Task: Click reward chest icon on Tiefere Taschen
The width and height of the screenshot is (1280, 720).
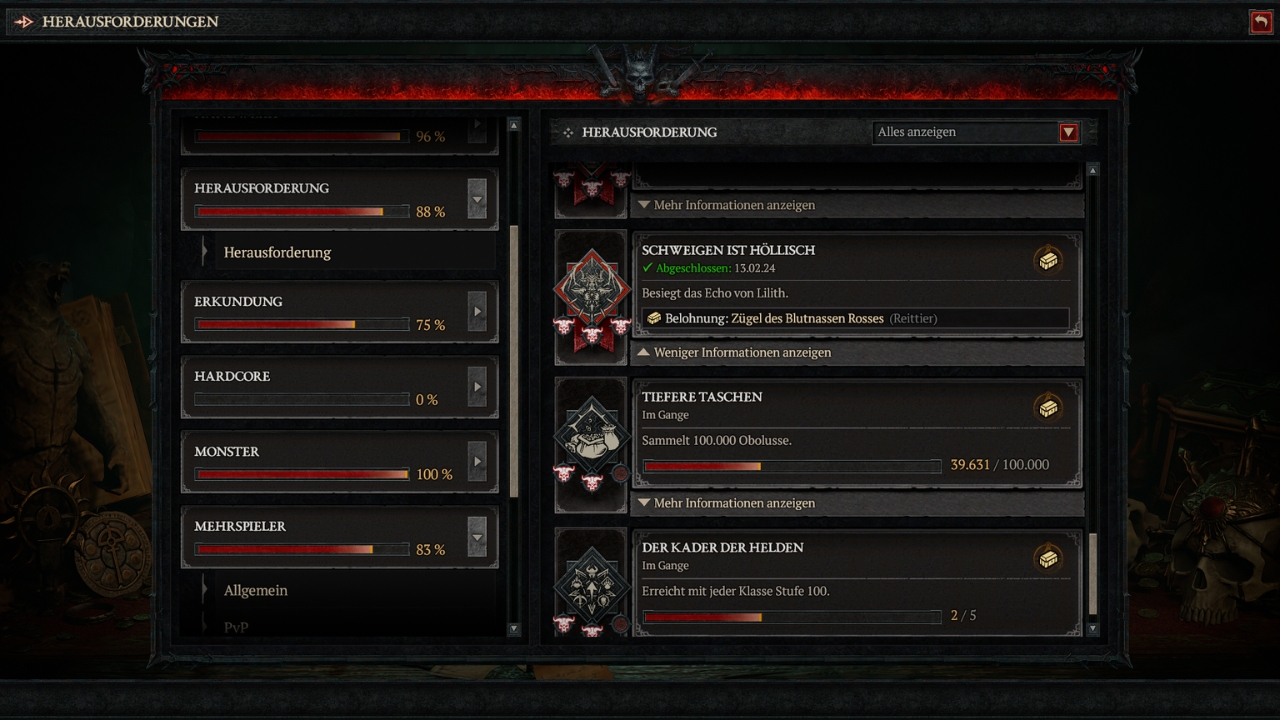Action: point(1048,408)
